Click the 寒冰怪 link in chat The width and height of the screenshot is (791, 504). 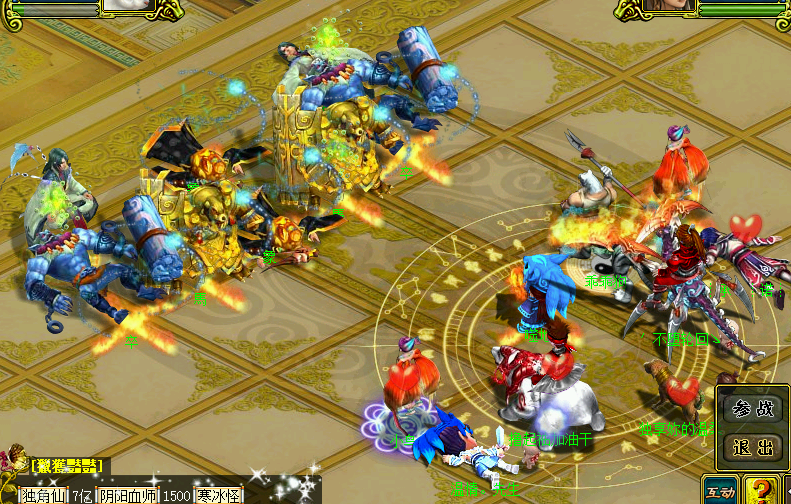[x=218, y=495]
